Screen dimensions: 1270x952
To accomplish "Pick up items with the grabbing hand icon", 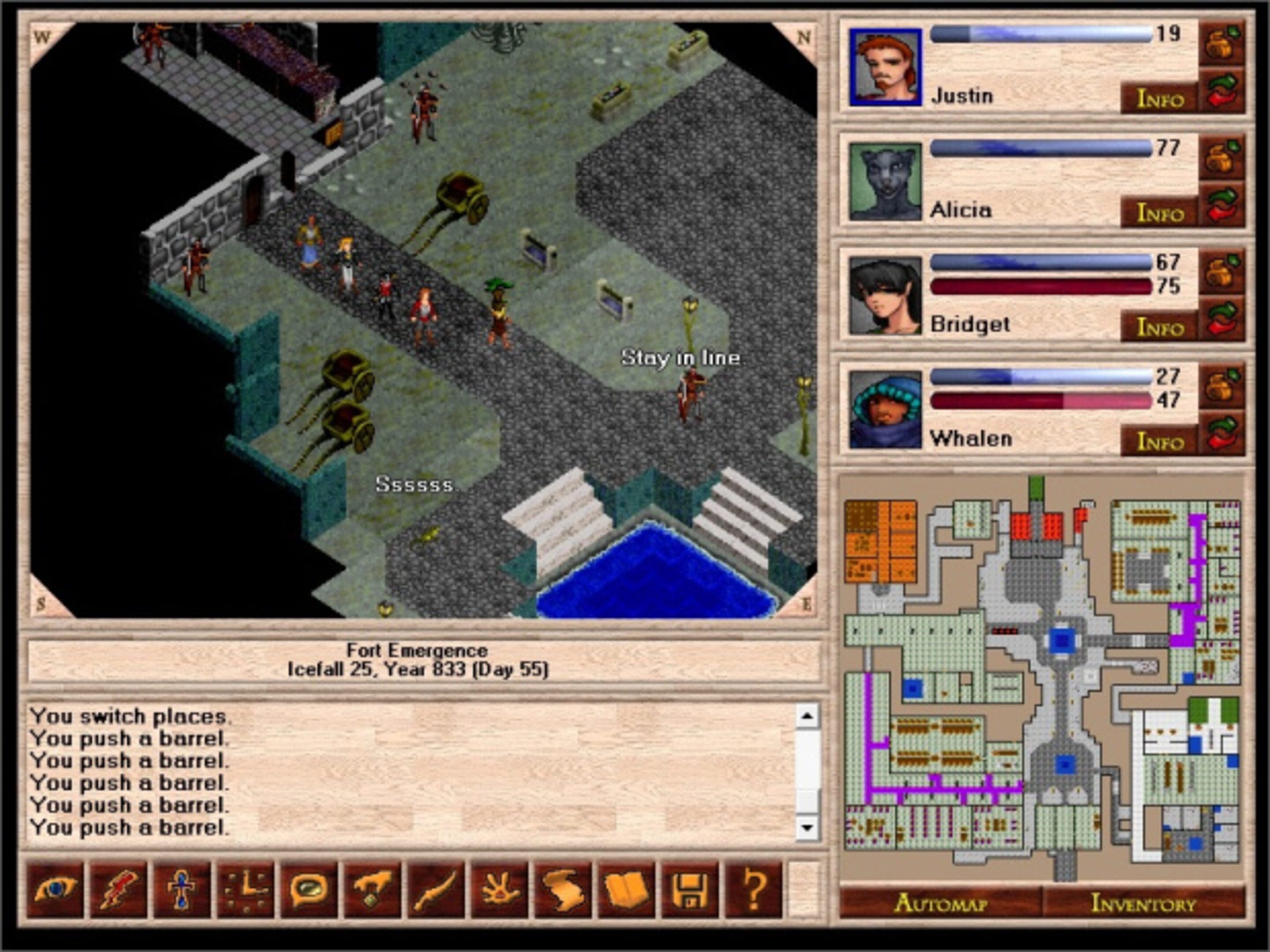I will (373, 890).
